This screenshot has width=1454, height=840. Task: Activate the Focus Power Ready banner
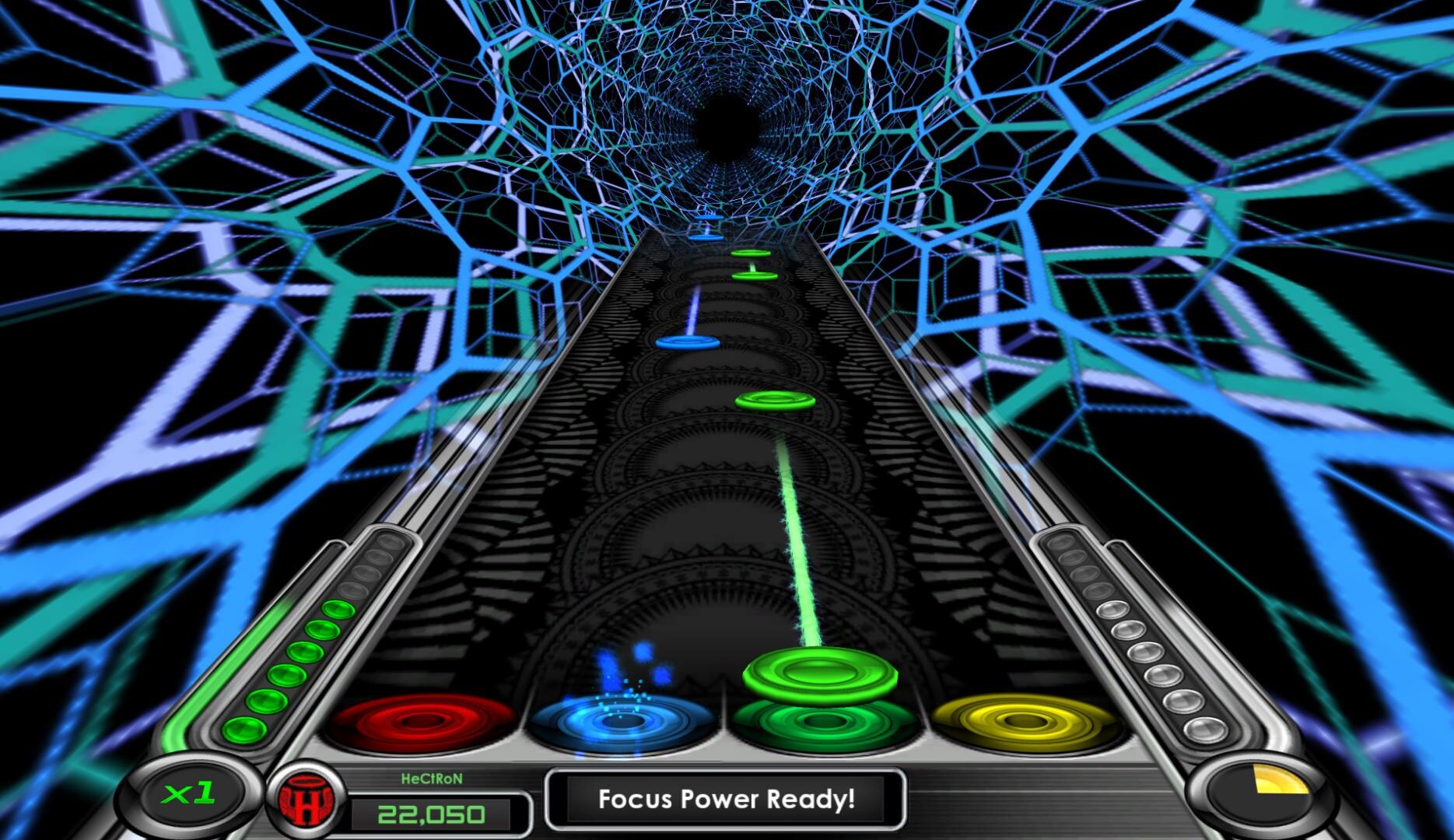[x=726, y=800]
